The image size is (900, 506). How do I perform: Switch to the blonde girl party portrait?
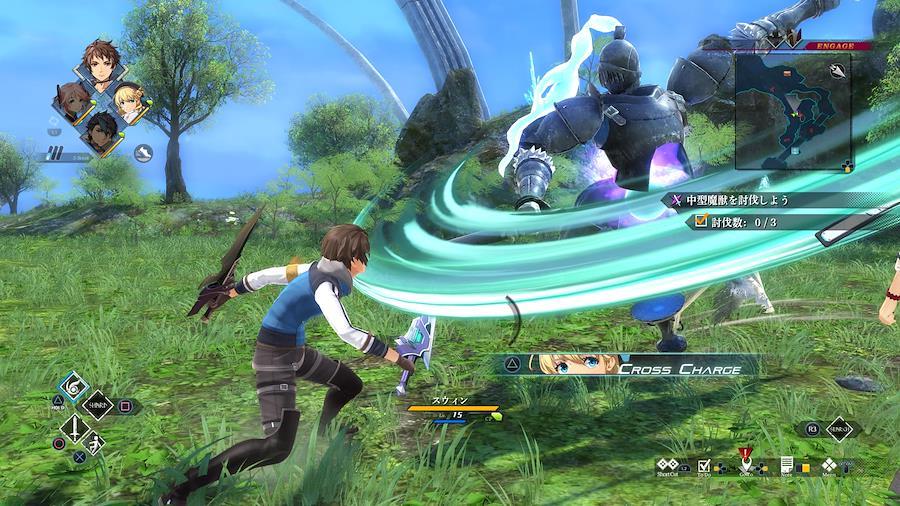(x=129, y=100)
